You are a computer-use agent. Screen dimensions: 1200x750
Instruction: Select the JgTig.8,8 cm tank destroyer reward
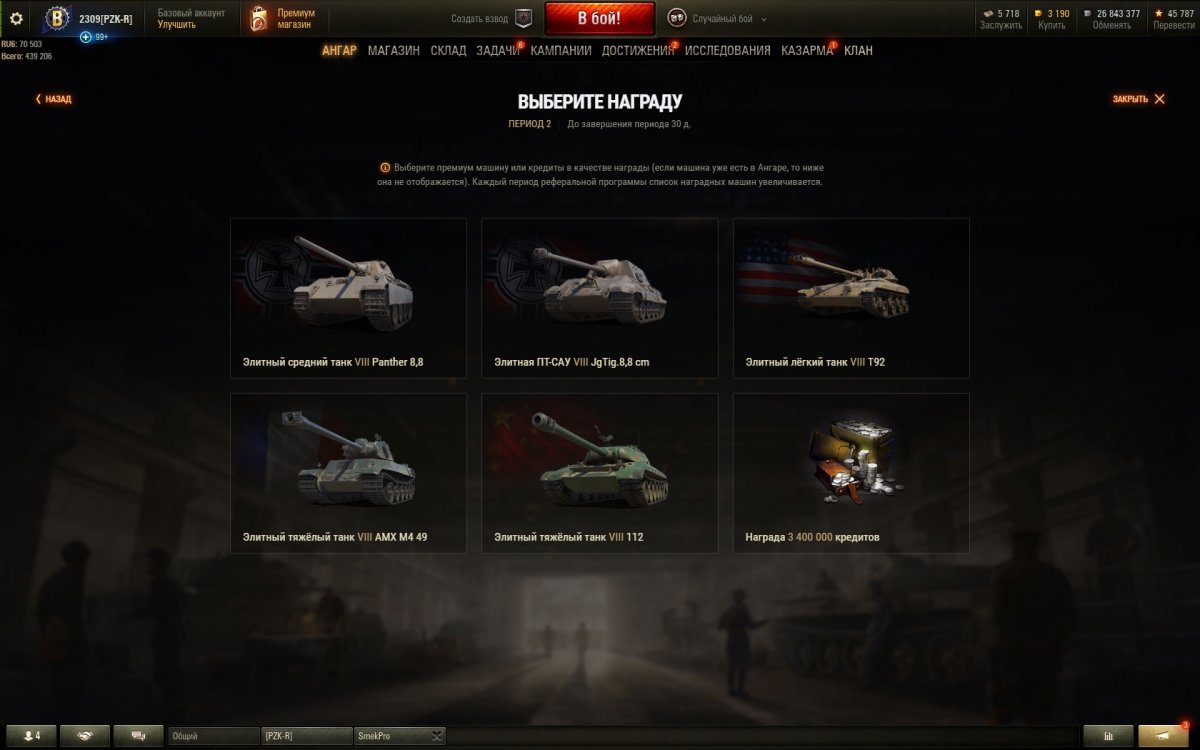coord(599,298)
